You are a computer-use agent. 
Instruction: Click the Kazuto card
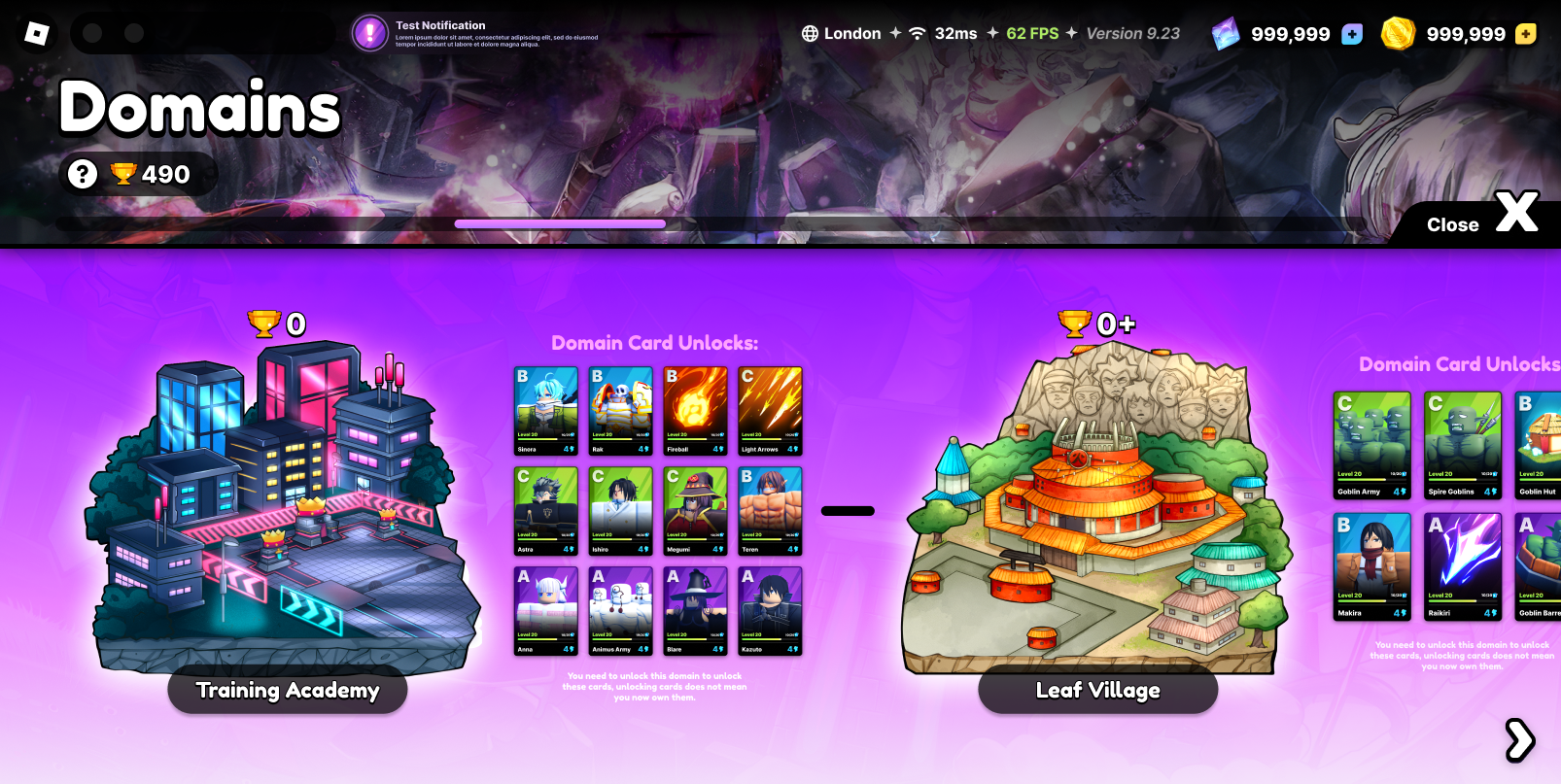click(770, 611)
